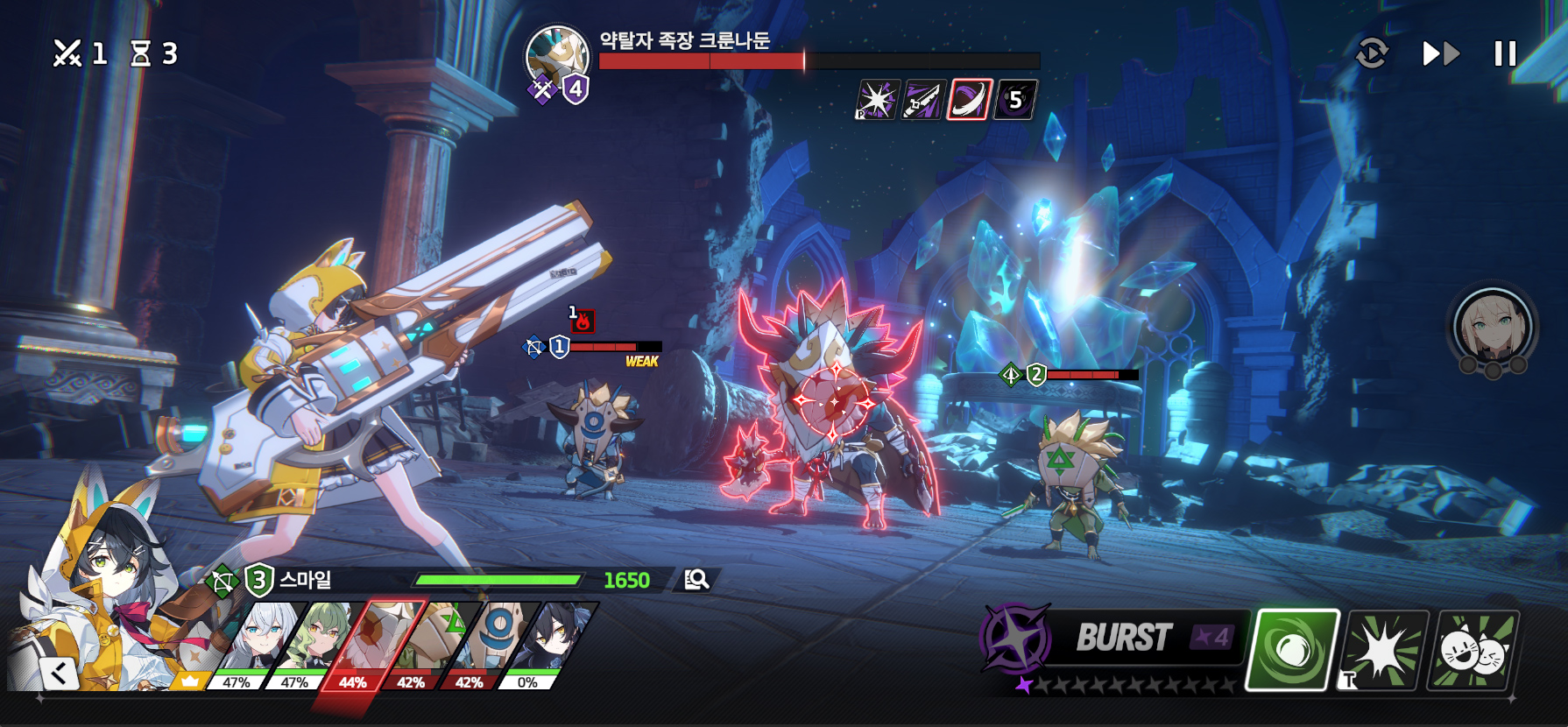View the boss's red-outlined slash skill
The height and width of the screenshot is (727, 1568).
[970, 99]
